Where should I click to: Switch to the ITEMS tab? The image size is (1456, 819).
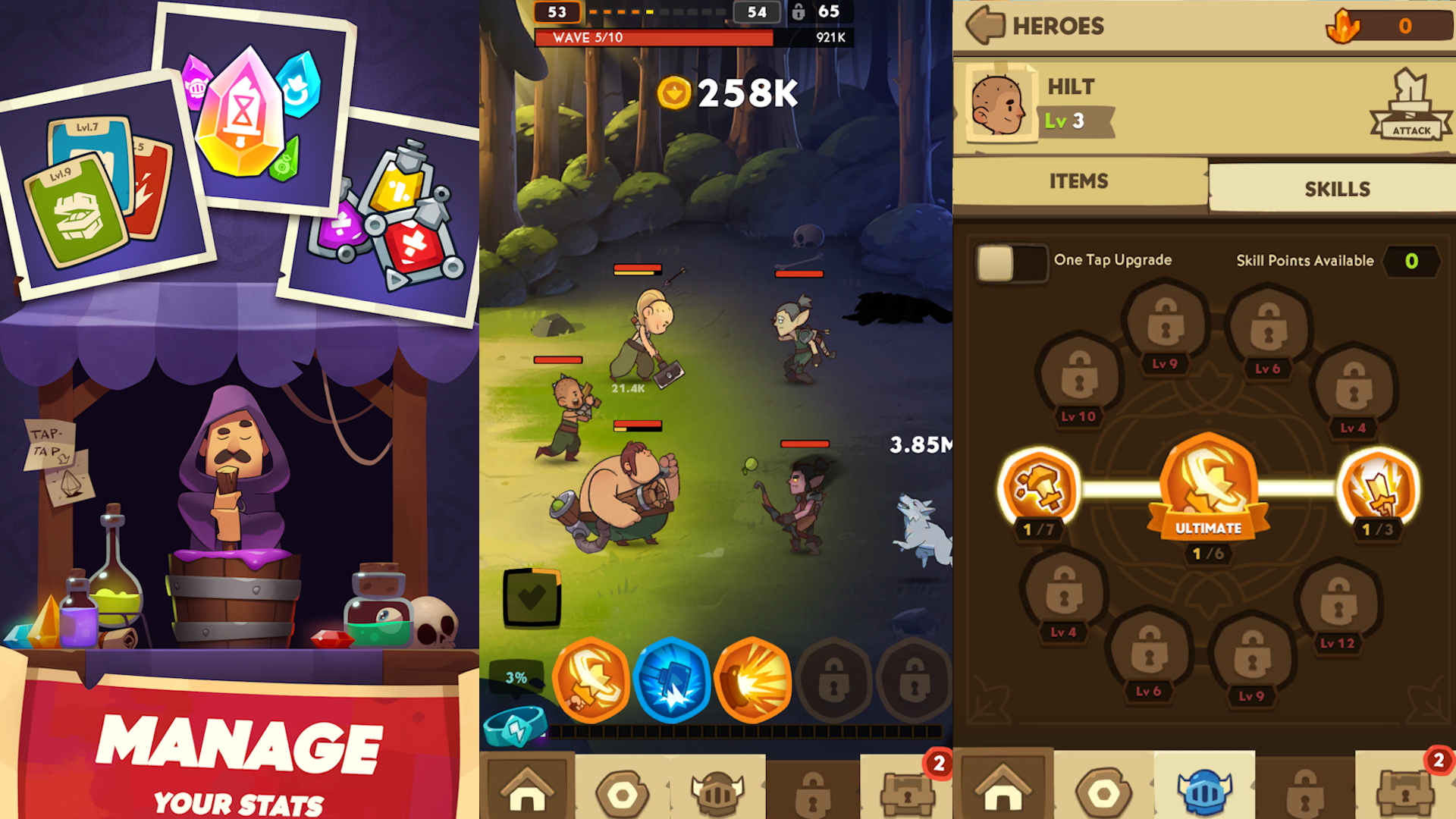click(1078, 181)
